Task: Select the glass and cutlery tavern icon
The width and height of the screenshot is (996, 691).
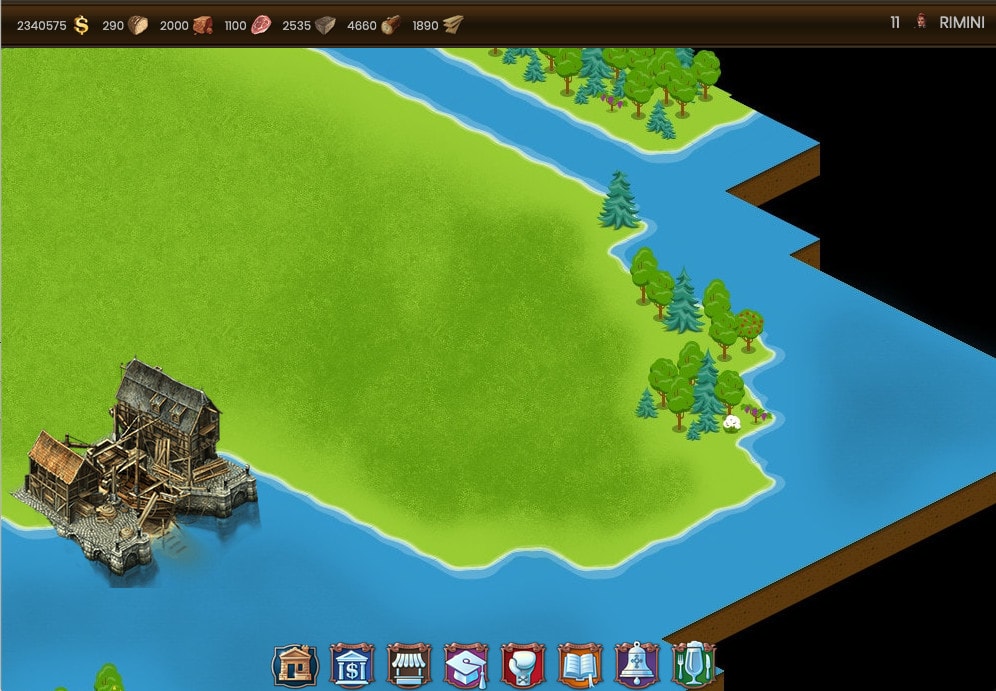Action: point(693,665)
